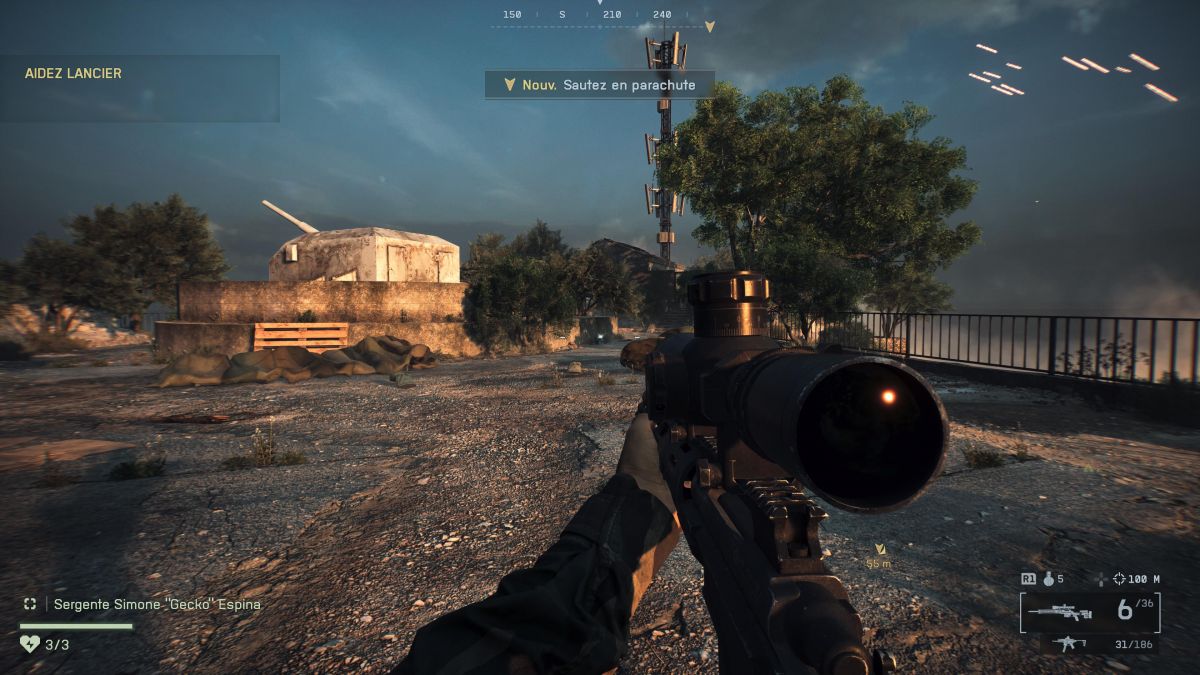Screen dimensions: 1200x675
Task: Select the grenade icon
Action: click(x=1048, y=579)
